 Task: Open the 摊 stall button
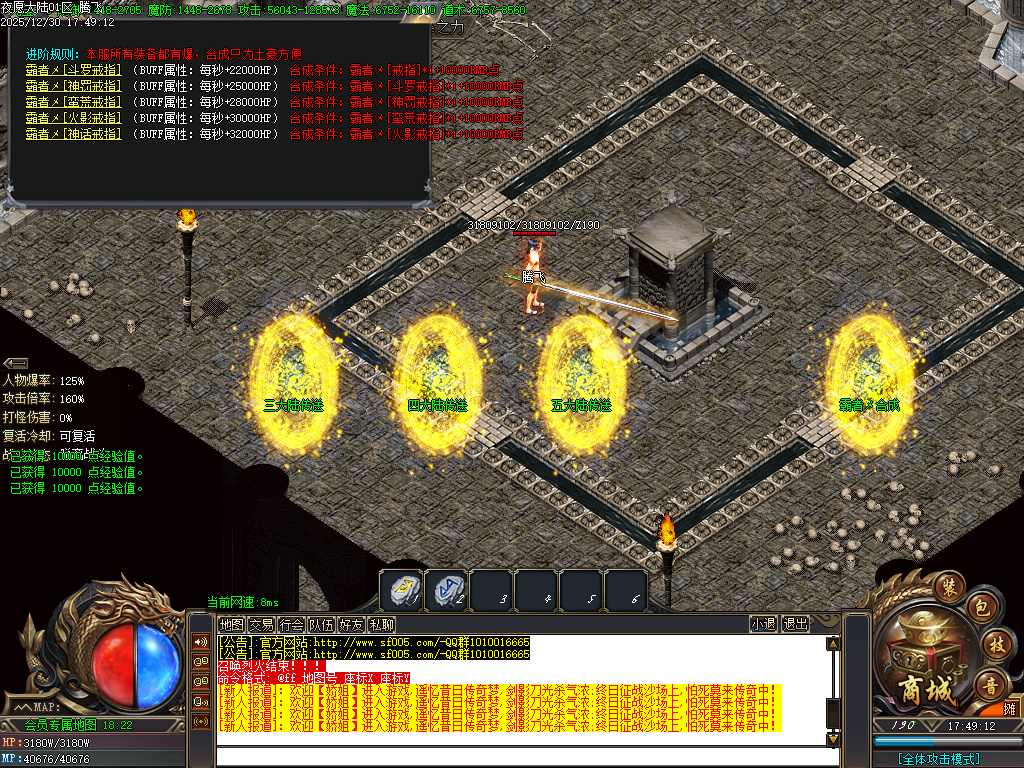[1010, 709]
